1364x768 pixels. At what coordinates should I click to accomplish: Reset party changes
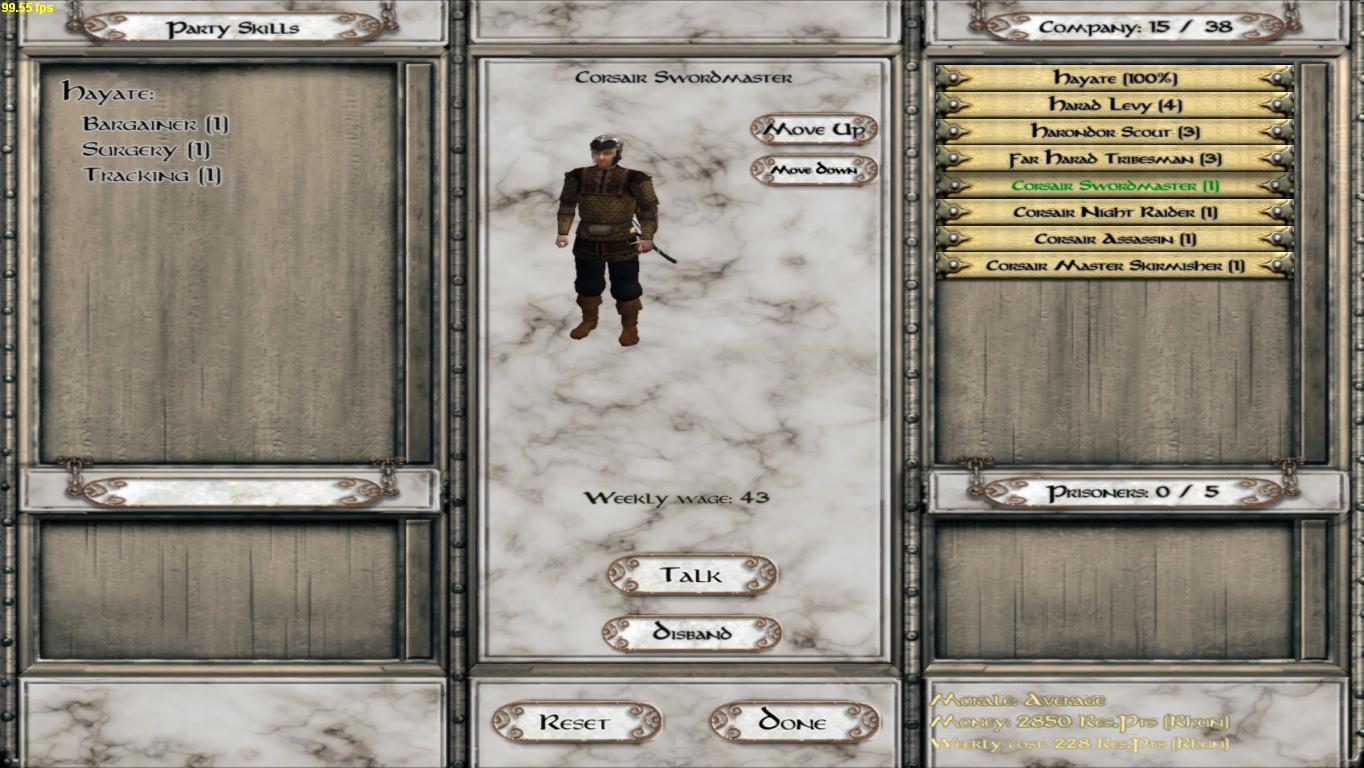click(576, 722)
